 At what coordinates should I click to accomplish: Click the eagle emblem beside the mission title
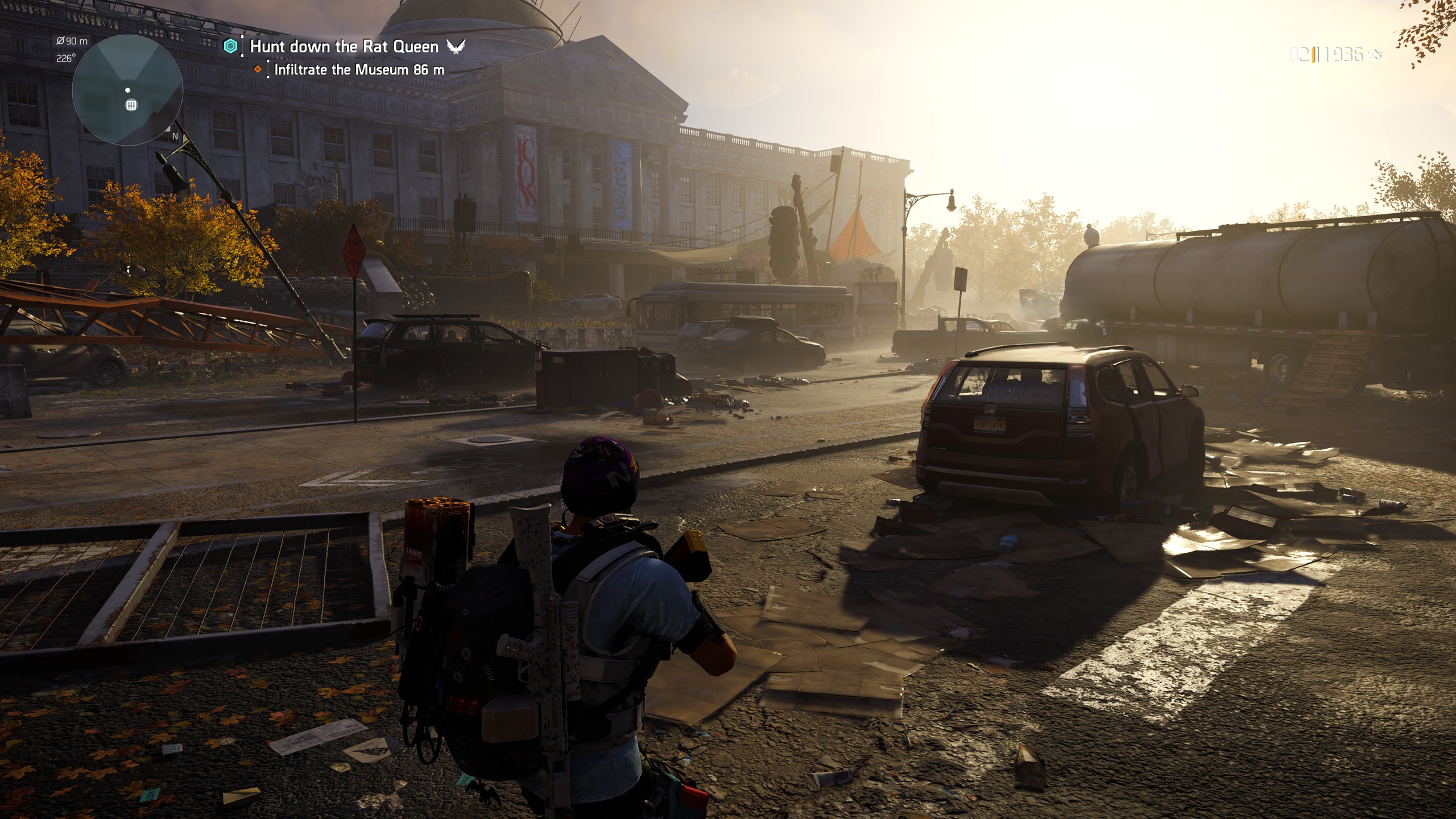click(456, 47)
